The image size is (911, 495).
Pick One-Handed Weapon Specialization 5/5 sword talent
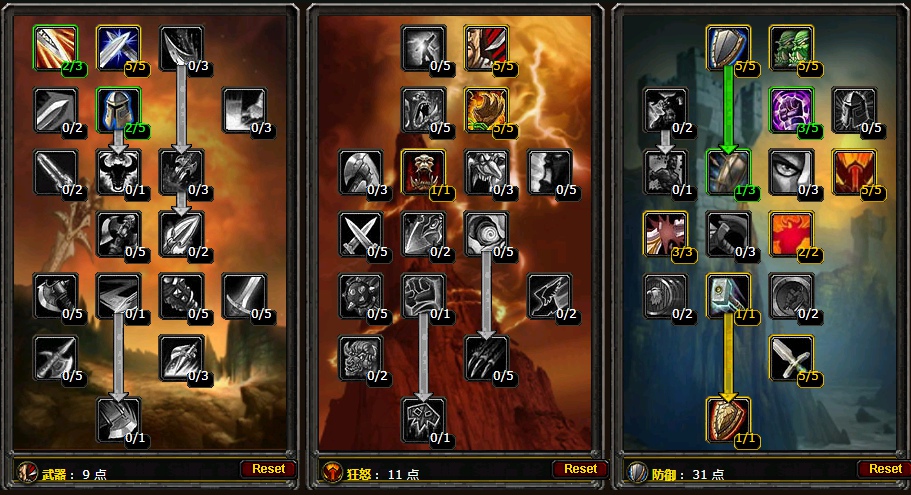click(791, 357)
